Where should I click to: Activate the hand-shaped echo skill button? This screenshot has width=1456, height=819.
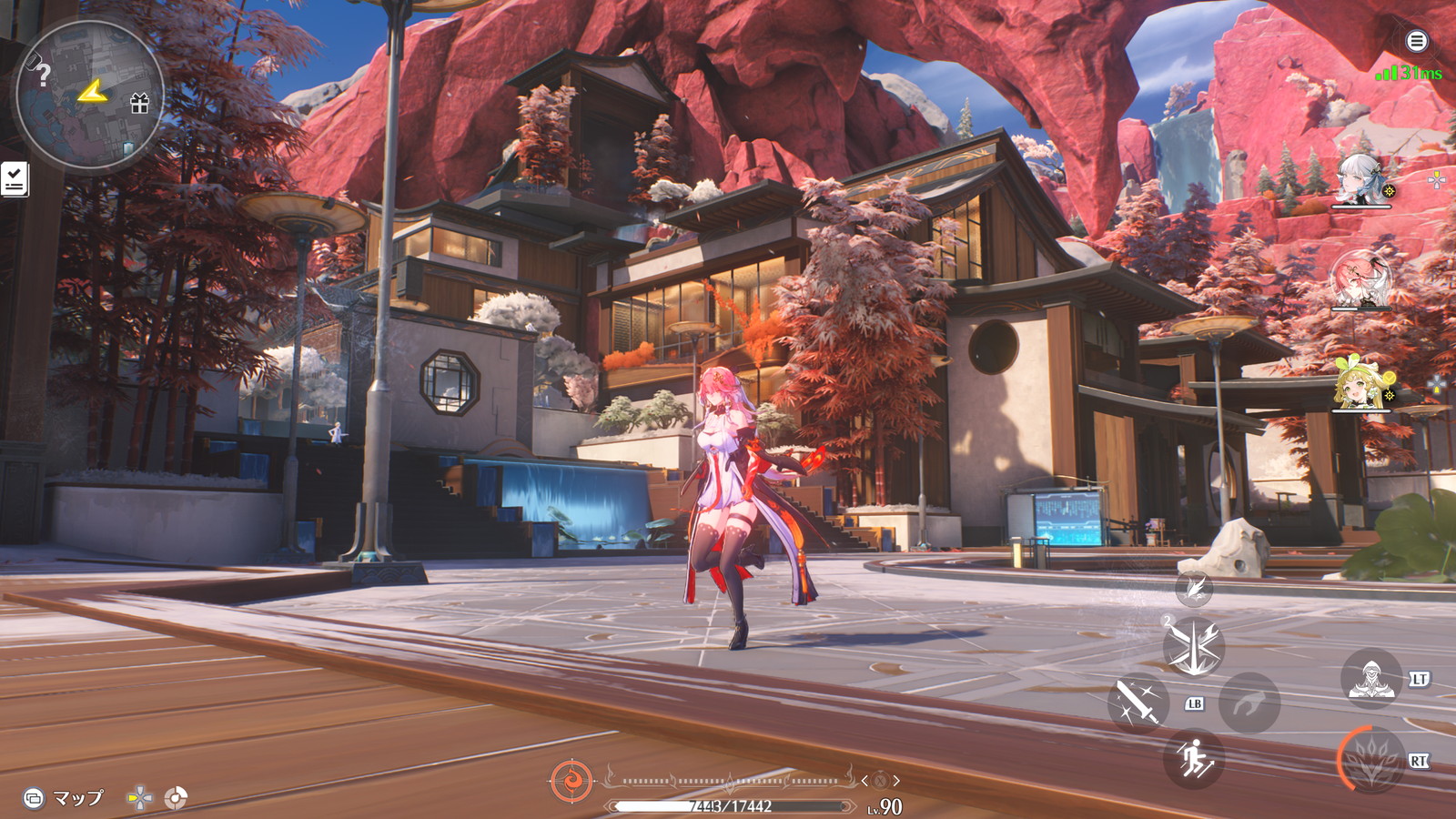pyautogui.click(x=1249, y=703)
